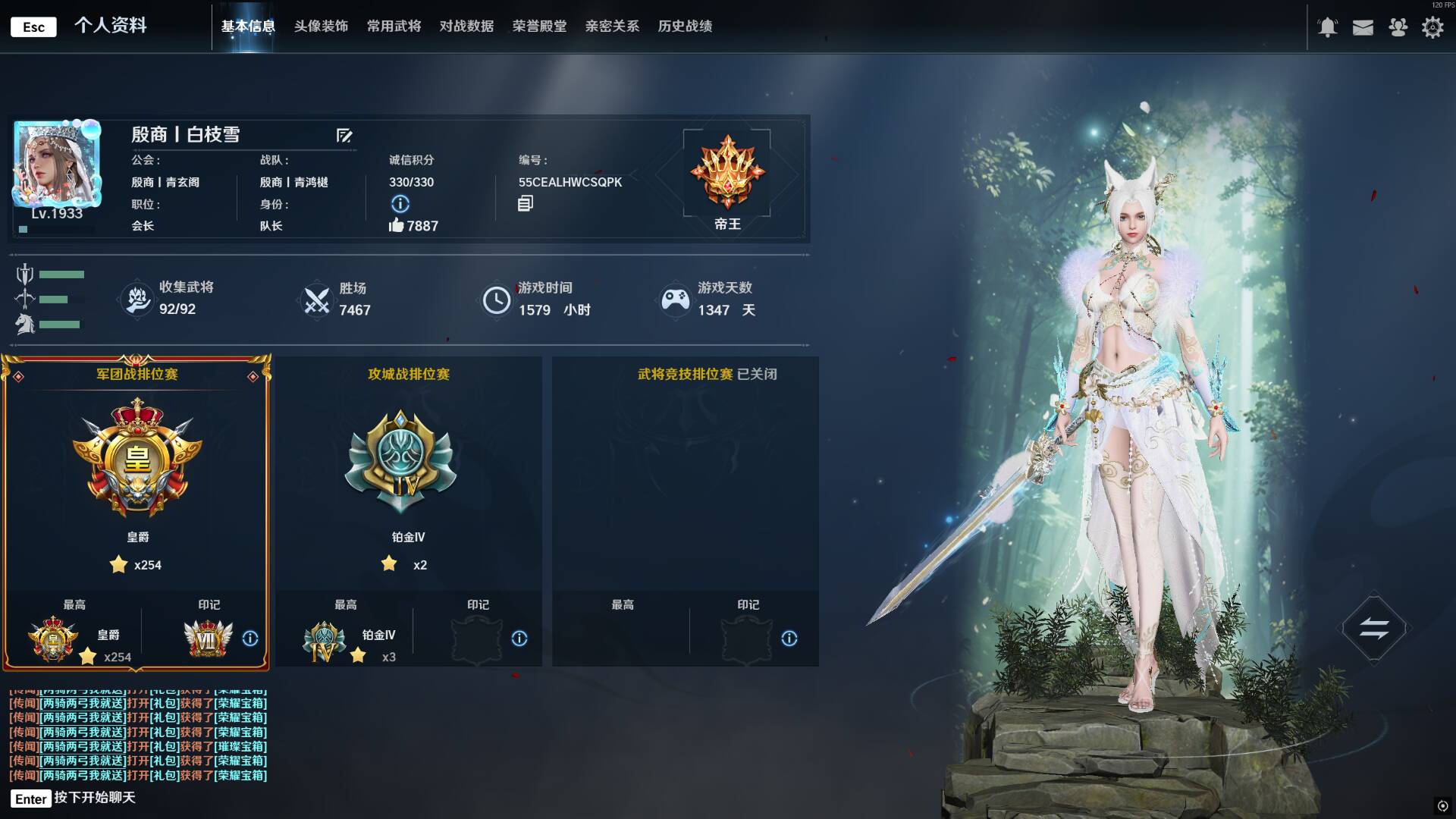The height and width of the screenshot is (819, 1456).
Task: Show the 诚信积分 info tooltip
Action: coord(400,204)
